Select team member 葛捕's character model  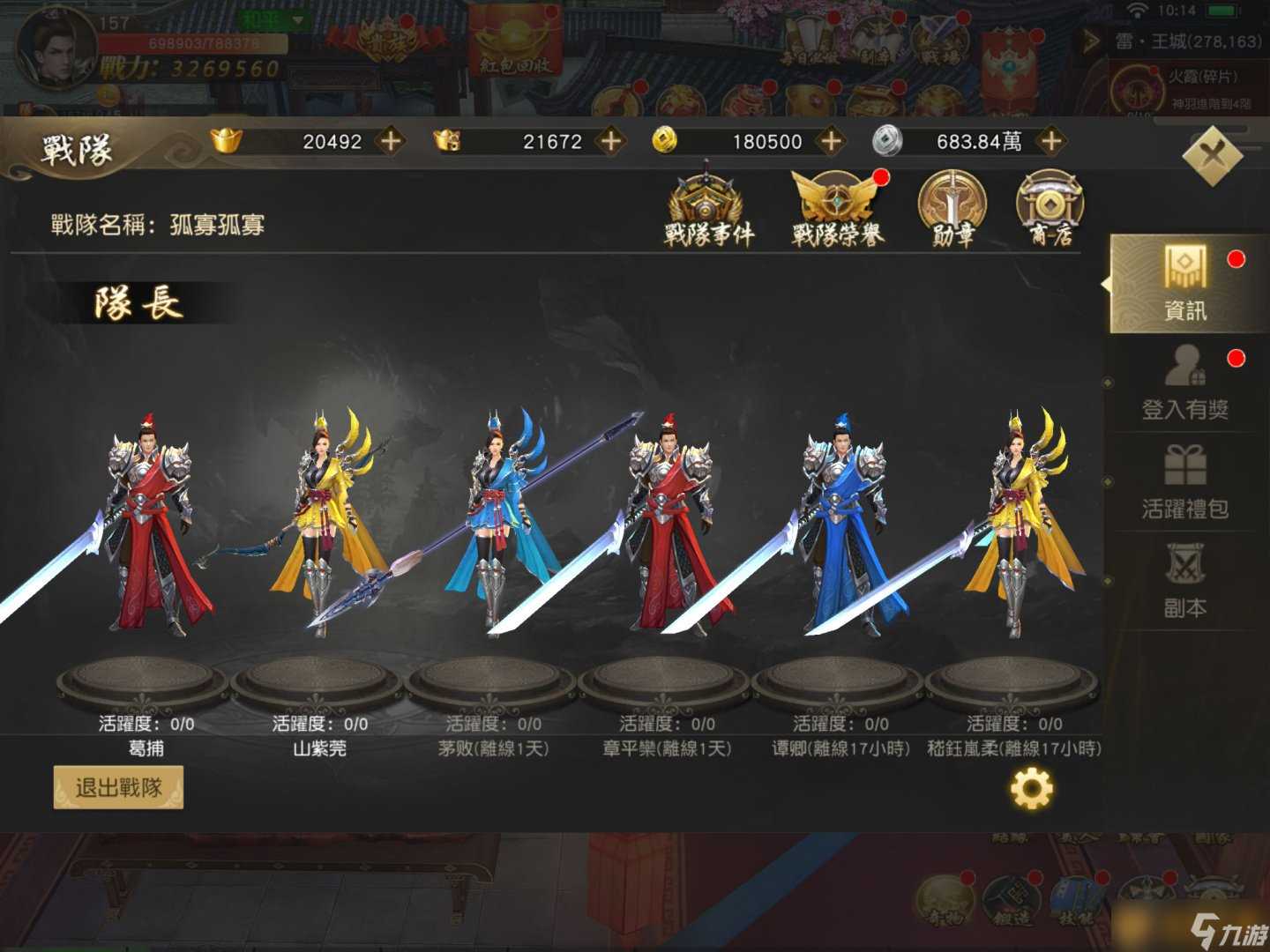pos(146,529)
